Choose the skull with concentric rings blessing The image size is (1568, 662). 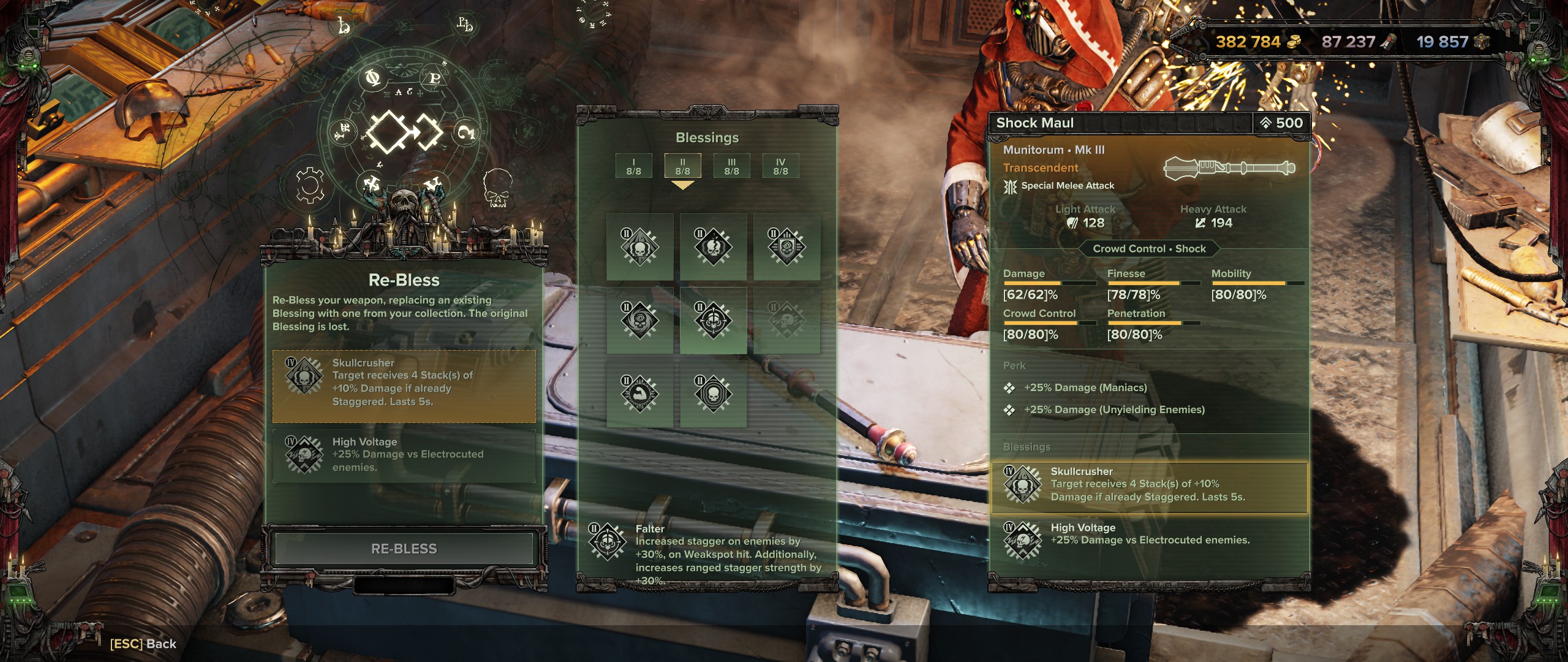click(713, 394)
